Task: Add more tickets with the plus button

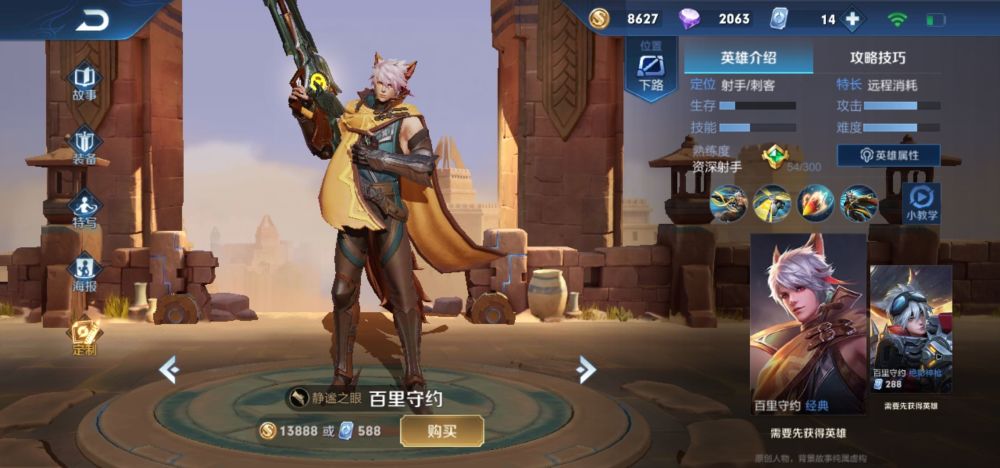Action: (x=852, y=19)
